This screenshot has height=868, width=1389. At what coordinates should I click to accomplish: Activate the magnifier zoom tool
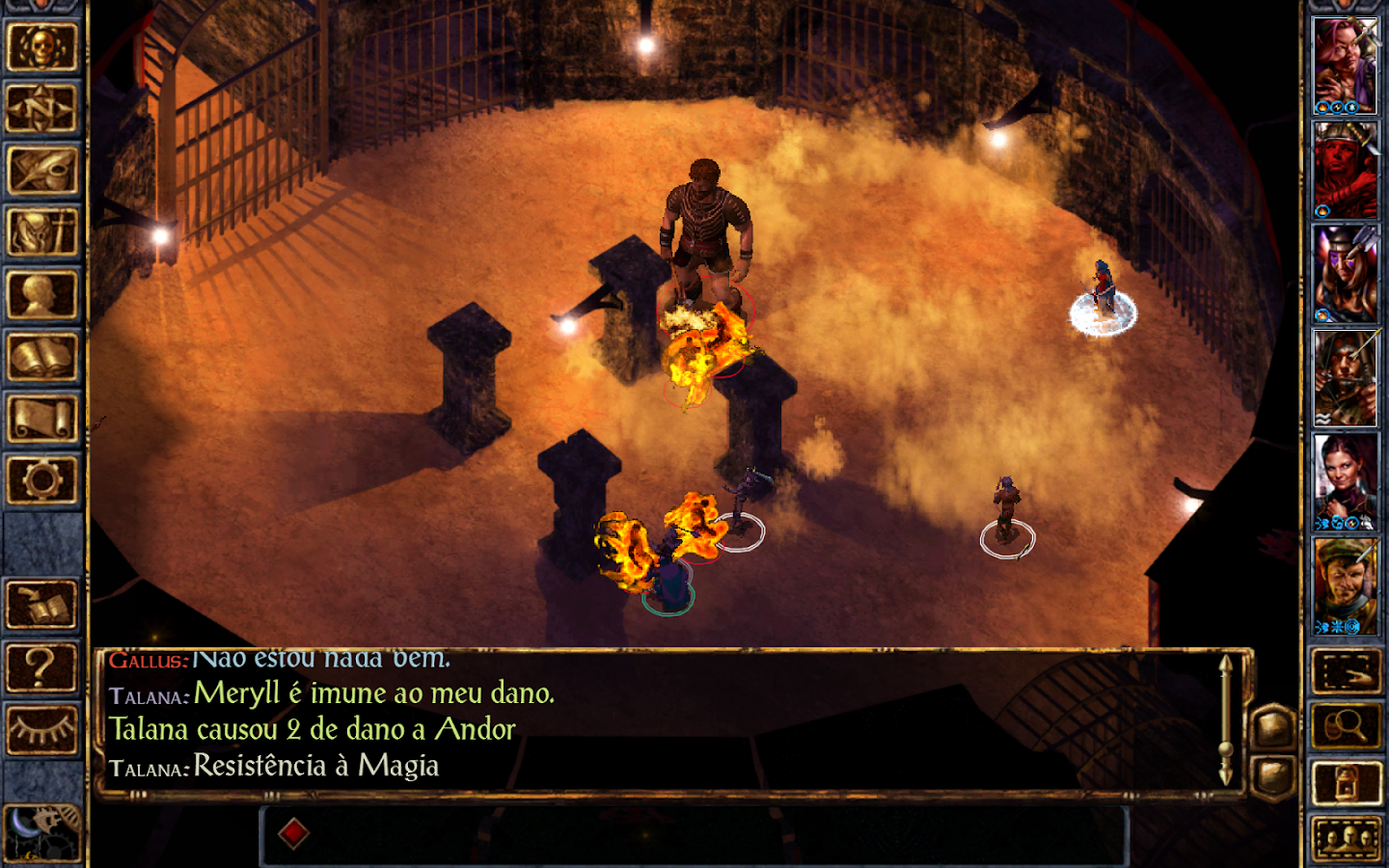click(1345, 724)
